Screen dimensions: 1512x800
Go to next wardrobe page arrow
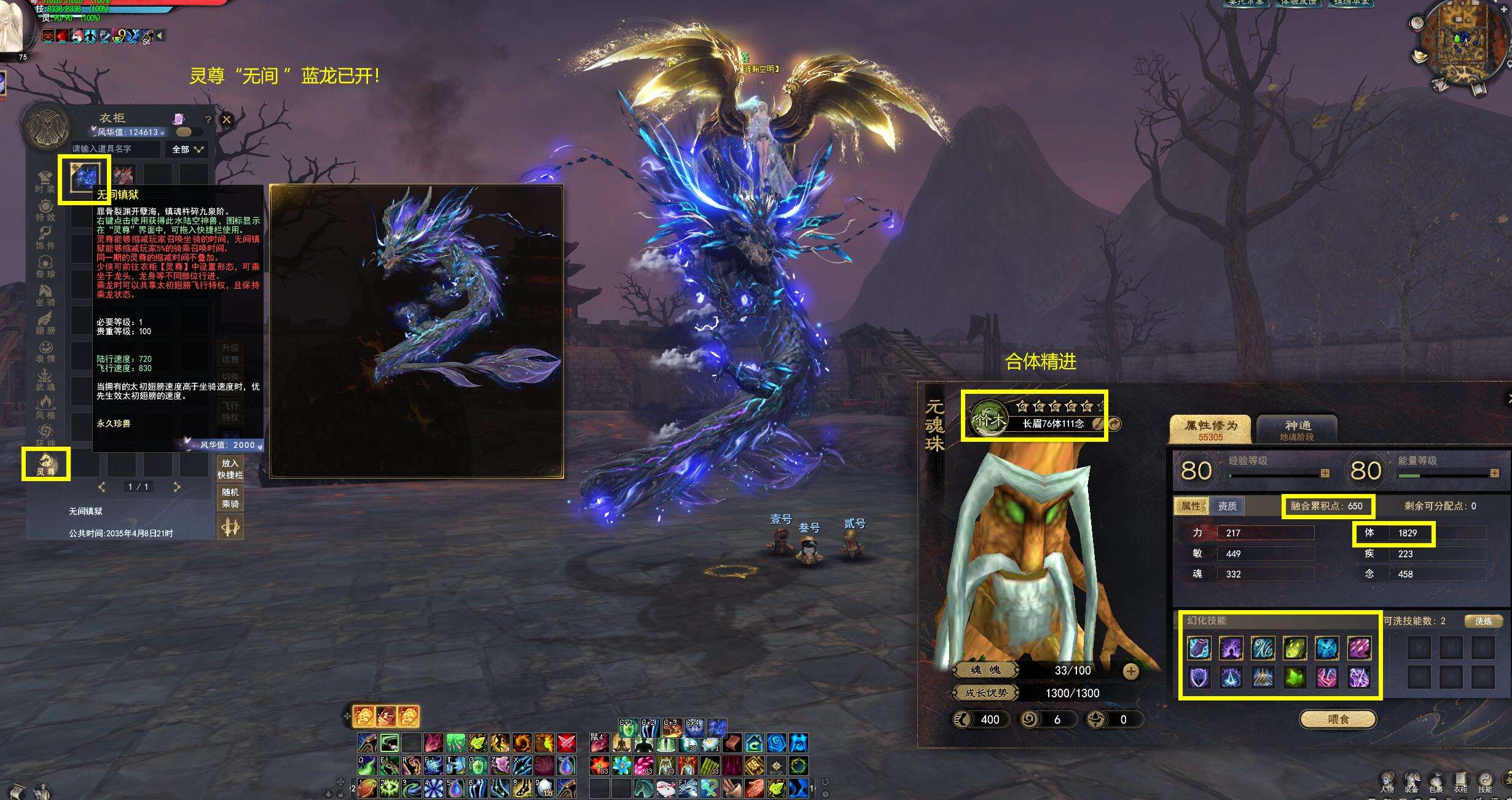177,487
